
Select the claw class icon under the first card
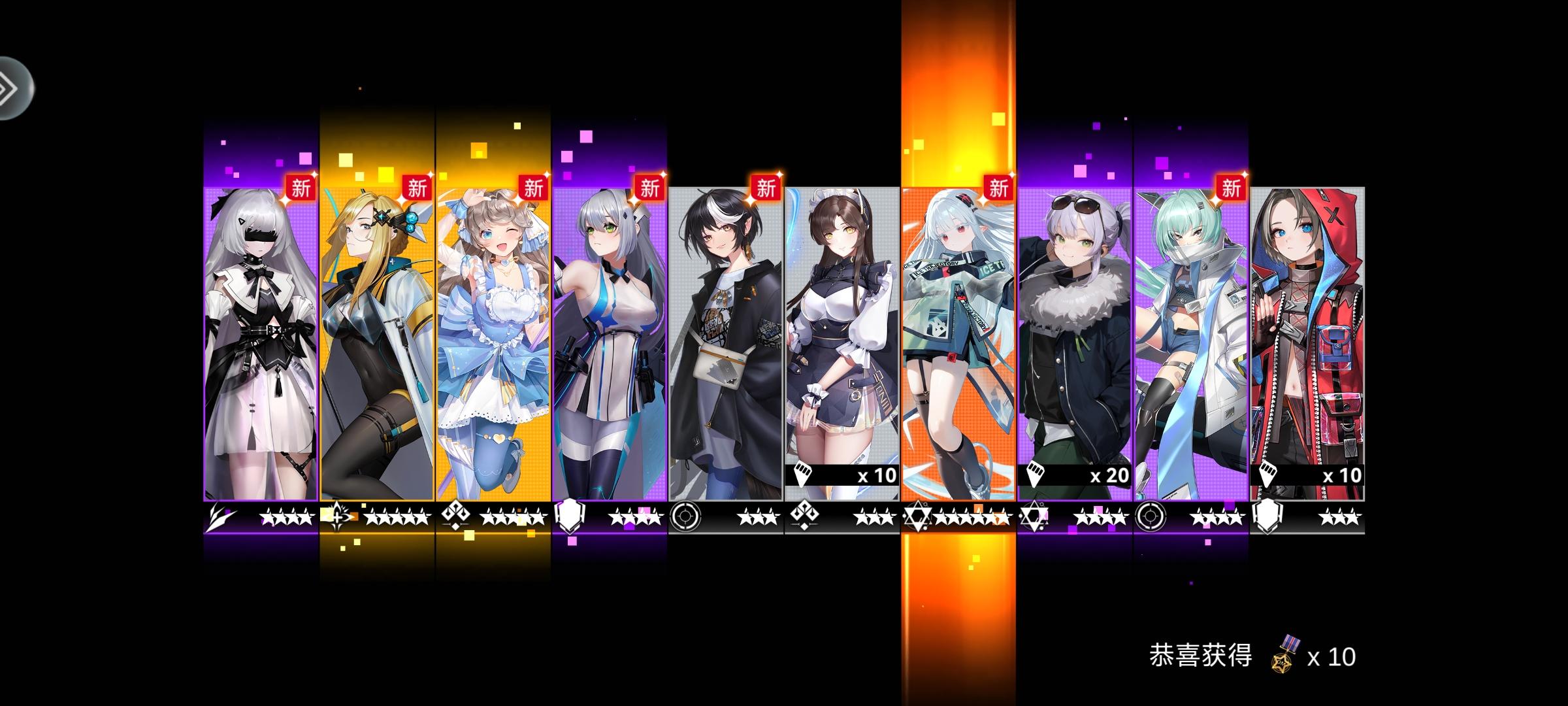(x=220, y=516)
